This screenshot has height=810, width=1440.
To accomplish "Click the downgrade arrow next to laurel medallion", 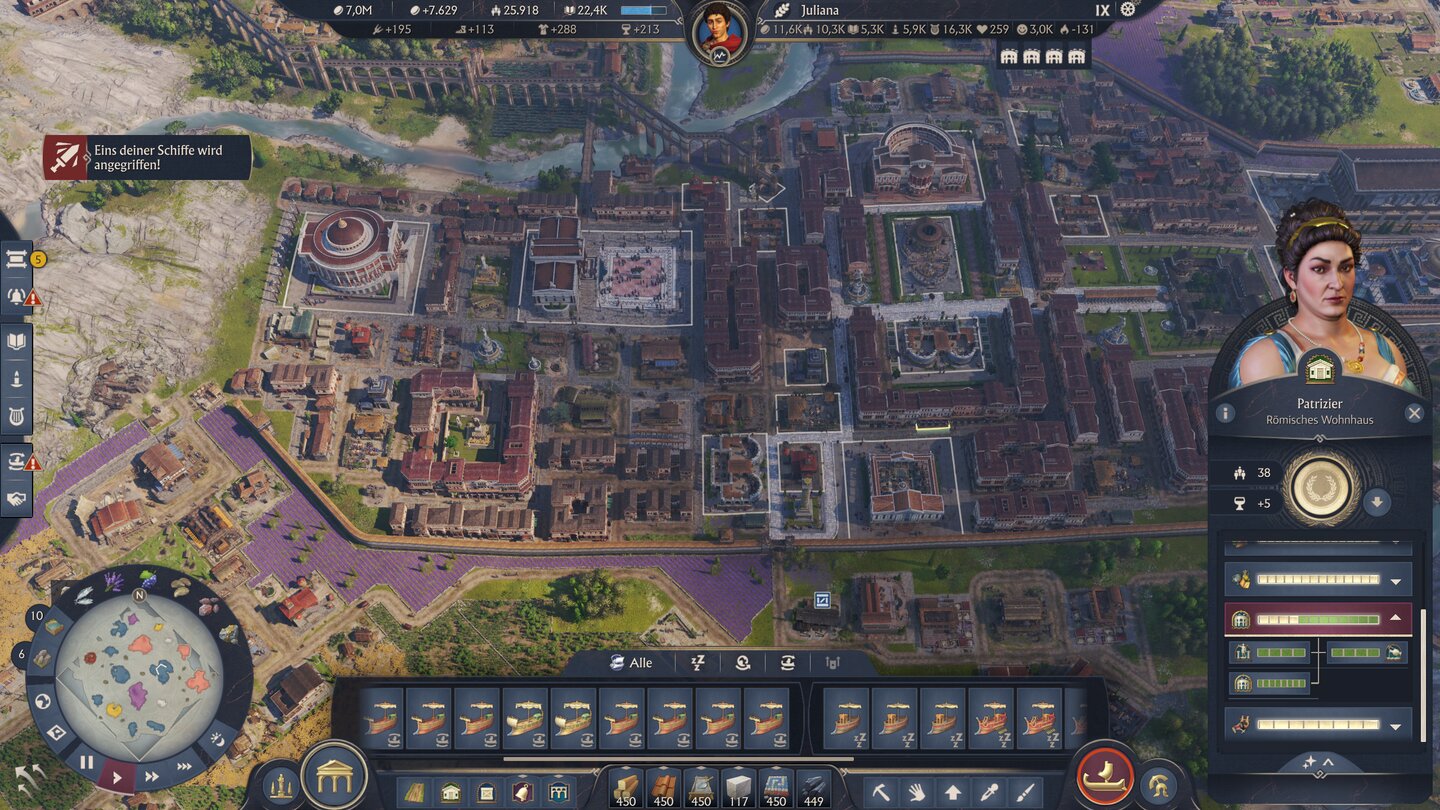I will 1377,502.
